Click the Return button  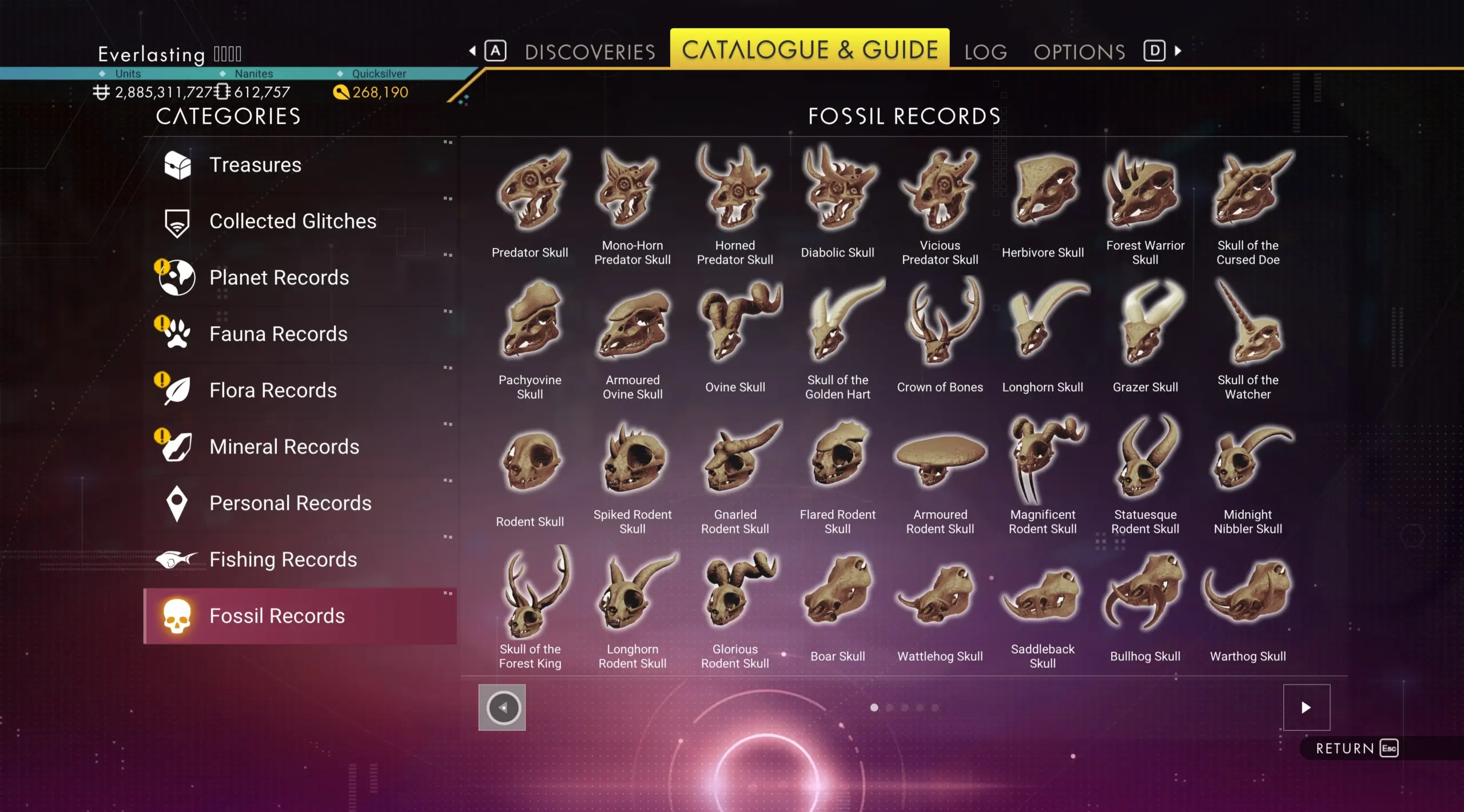pyautogui.click(x=1356, y=749)
